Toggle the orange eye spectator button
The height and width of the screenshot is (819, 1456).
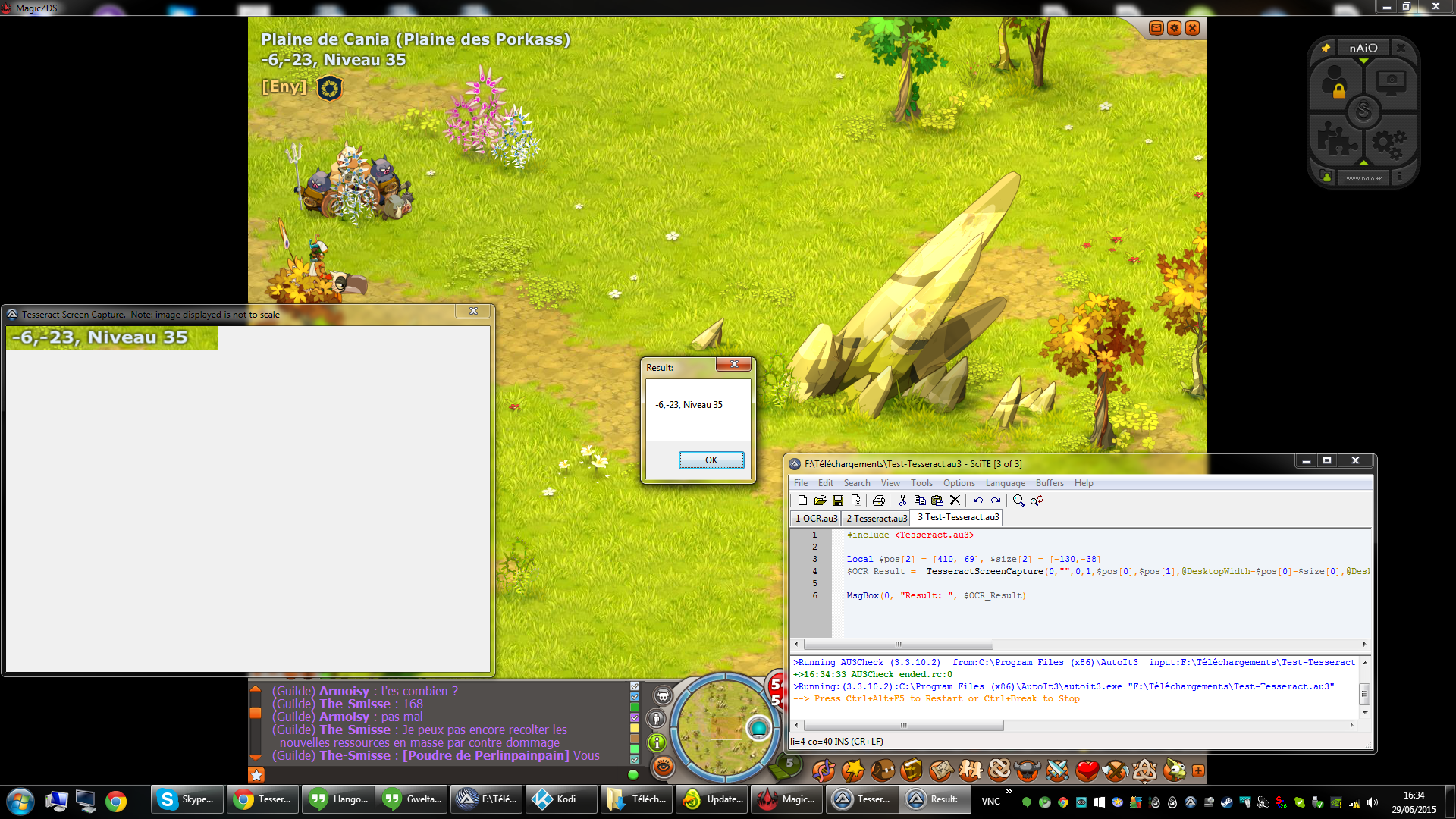tap(663, 767)
